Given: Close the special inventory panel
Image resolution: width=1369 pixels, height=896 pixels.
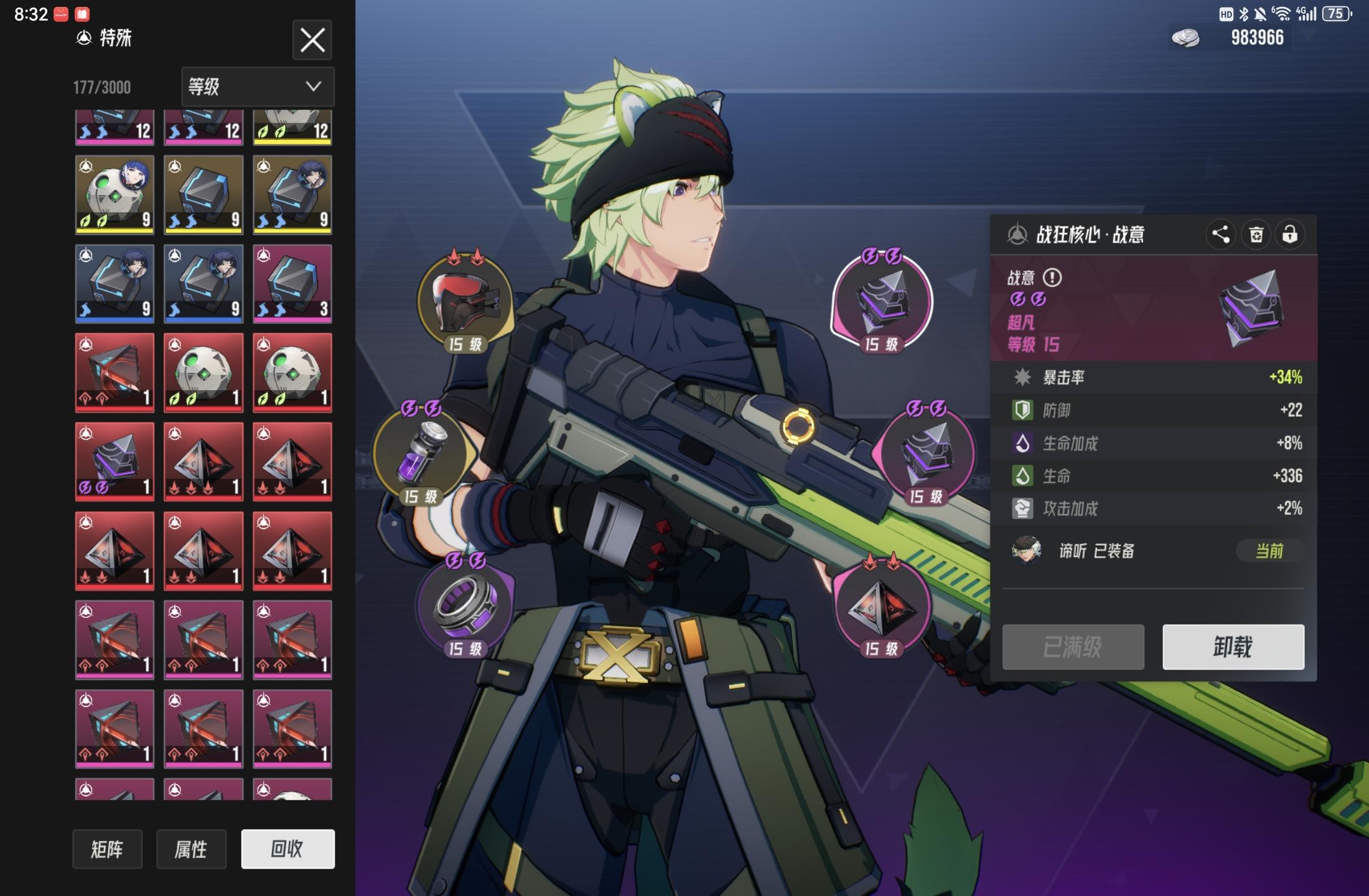Looking at the screenshot, I should tap(312, 40).
